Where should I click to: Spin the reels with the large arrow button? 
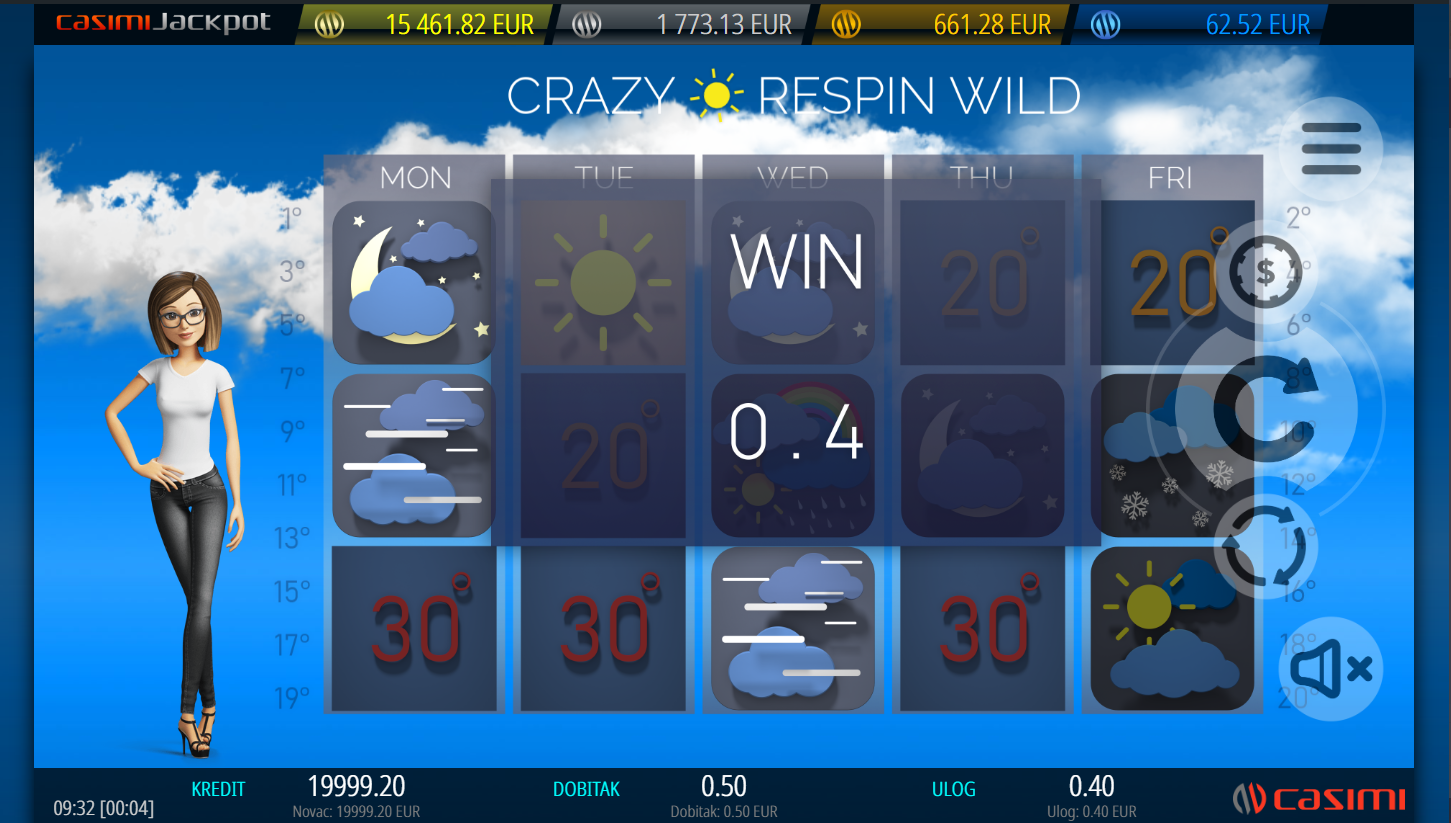click(1265, 406)
